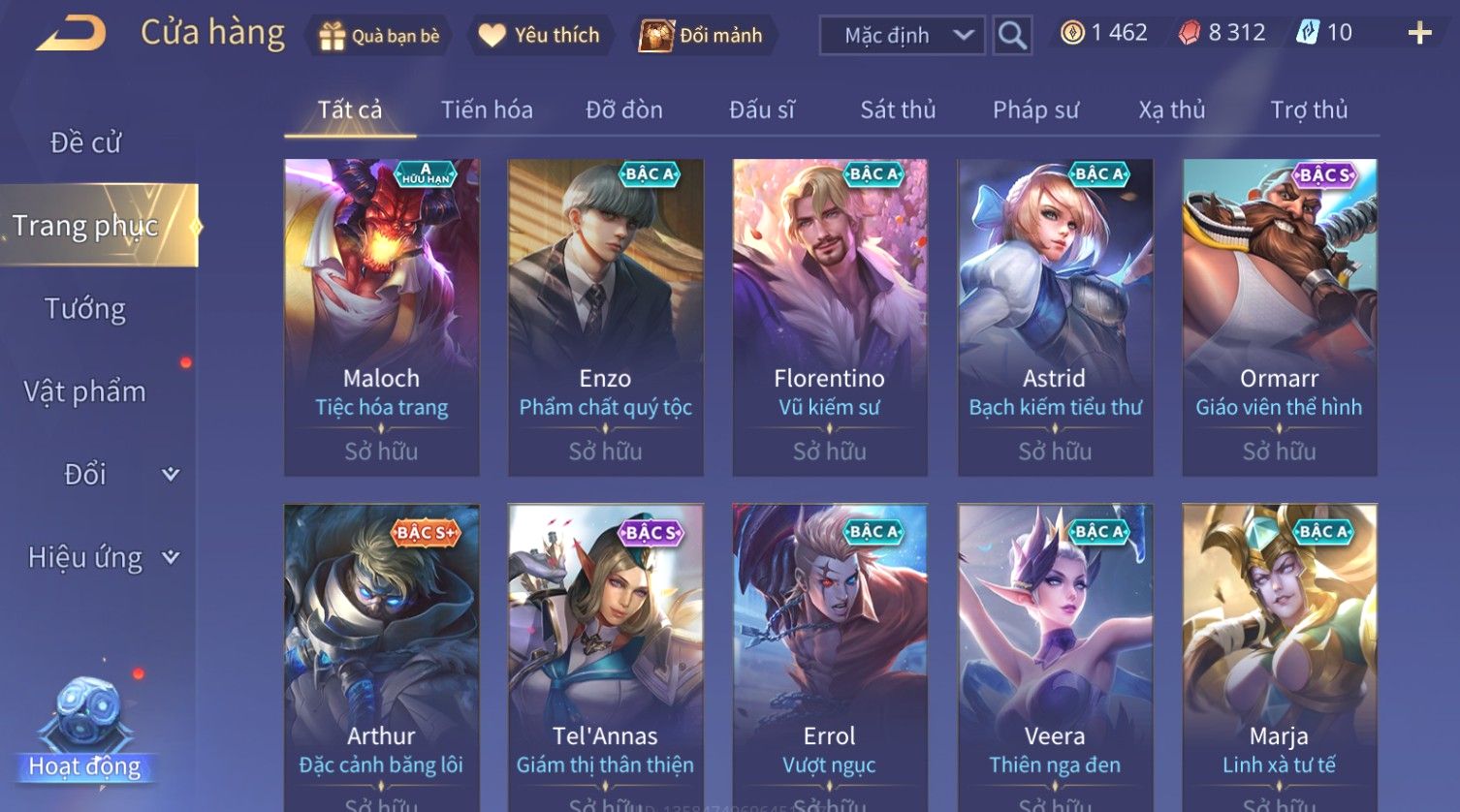Select the Pháp sư category tab

(1035, 110)
